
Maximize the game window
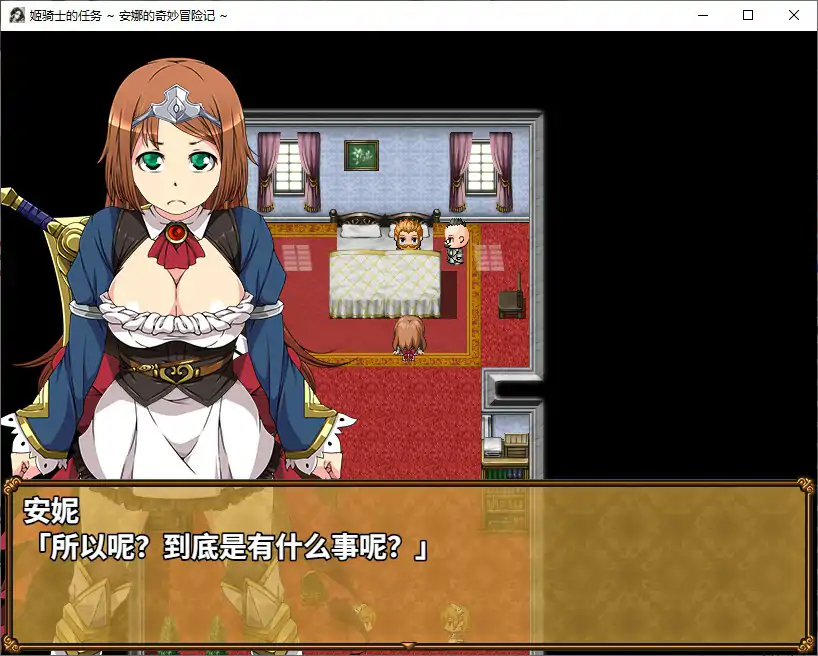[x=748, y=15]
